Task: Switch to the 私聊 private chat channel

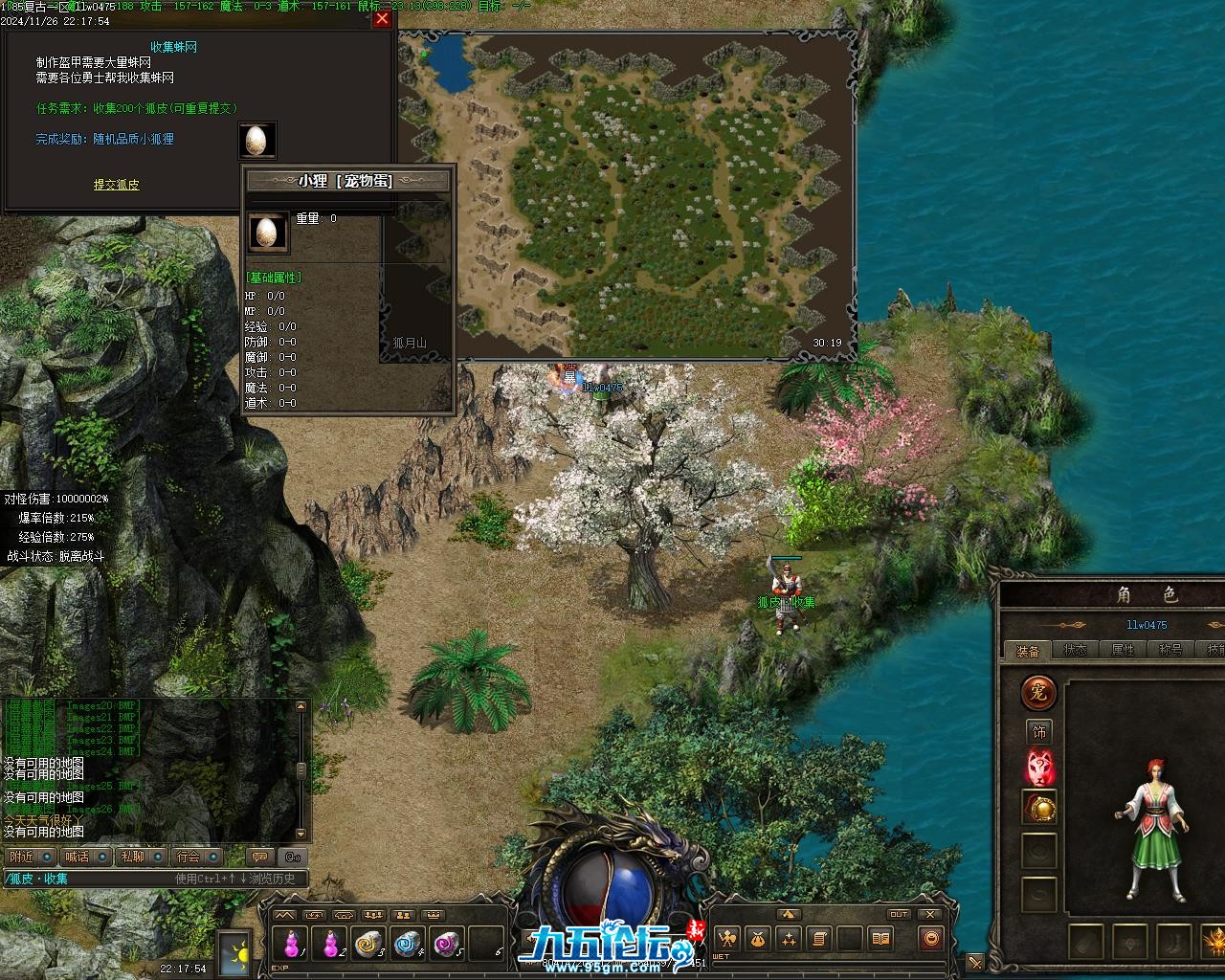Action: pyautogui.click(x=132, y=857)
